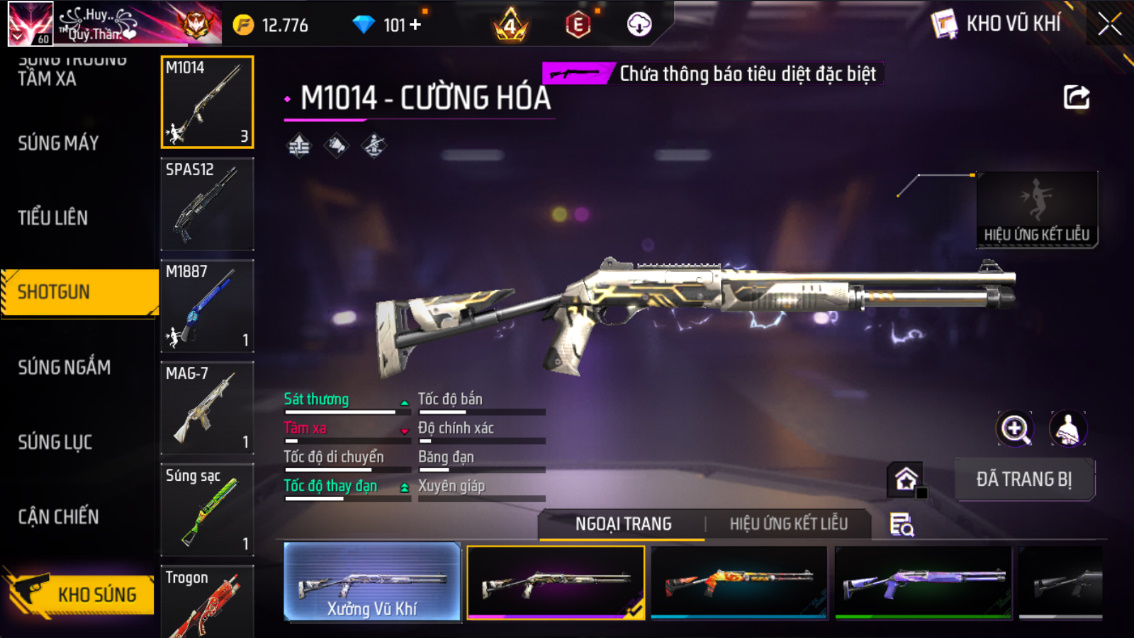Image resolution: width=1134 pixels, height=638 pixels.
Task: Choose the MAG-7 weapon slot
Action: tap(207, 408)
